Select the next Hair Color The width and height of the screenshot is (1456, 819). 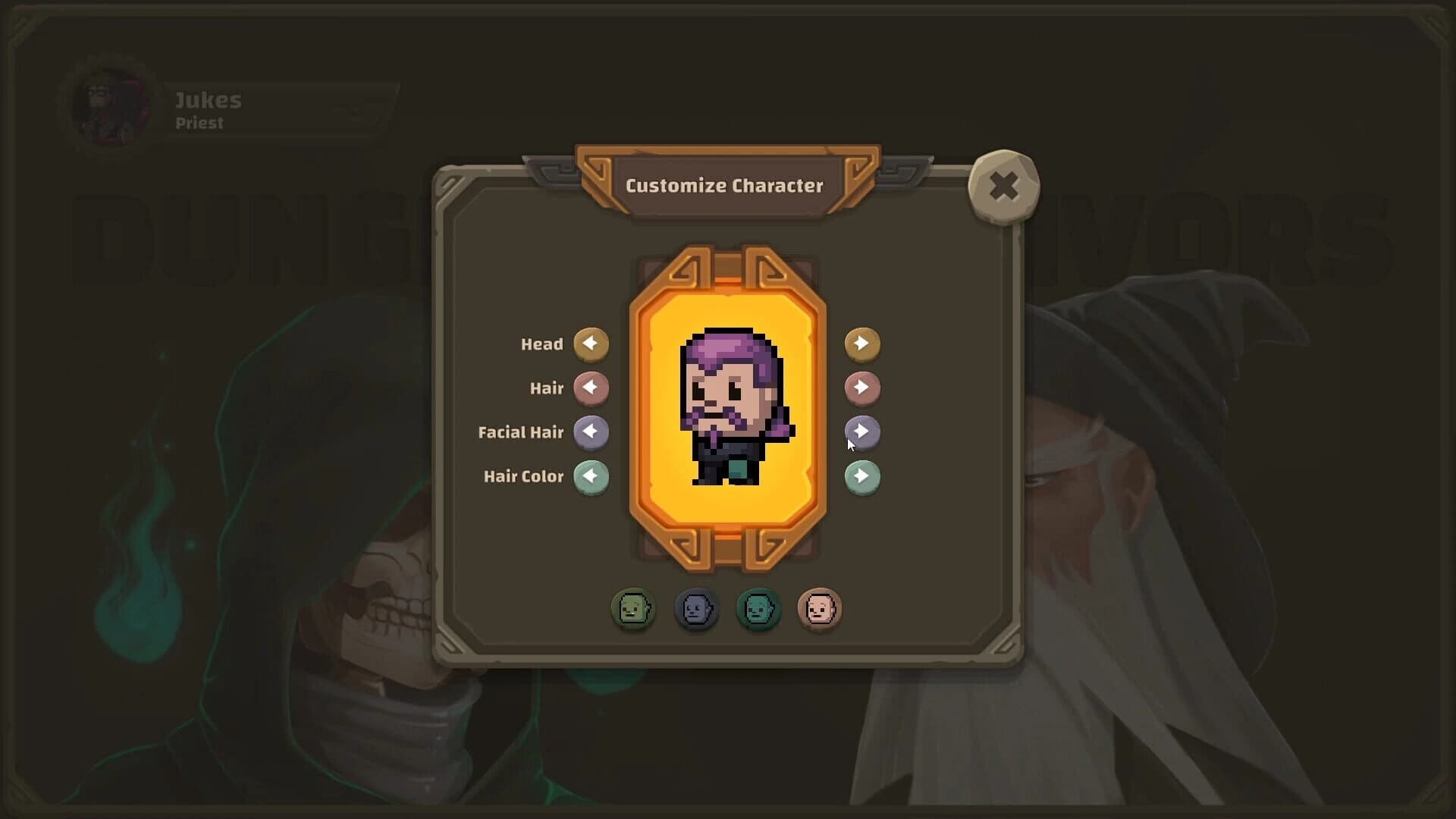tap(862, 477)
